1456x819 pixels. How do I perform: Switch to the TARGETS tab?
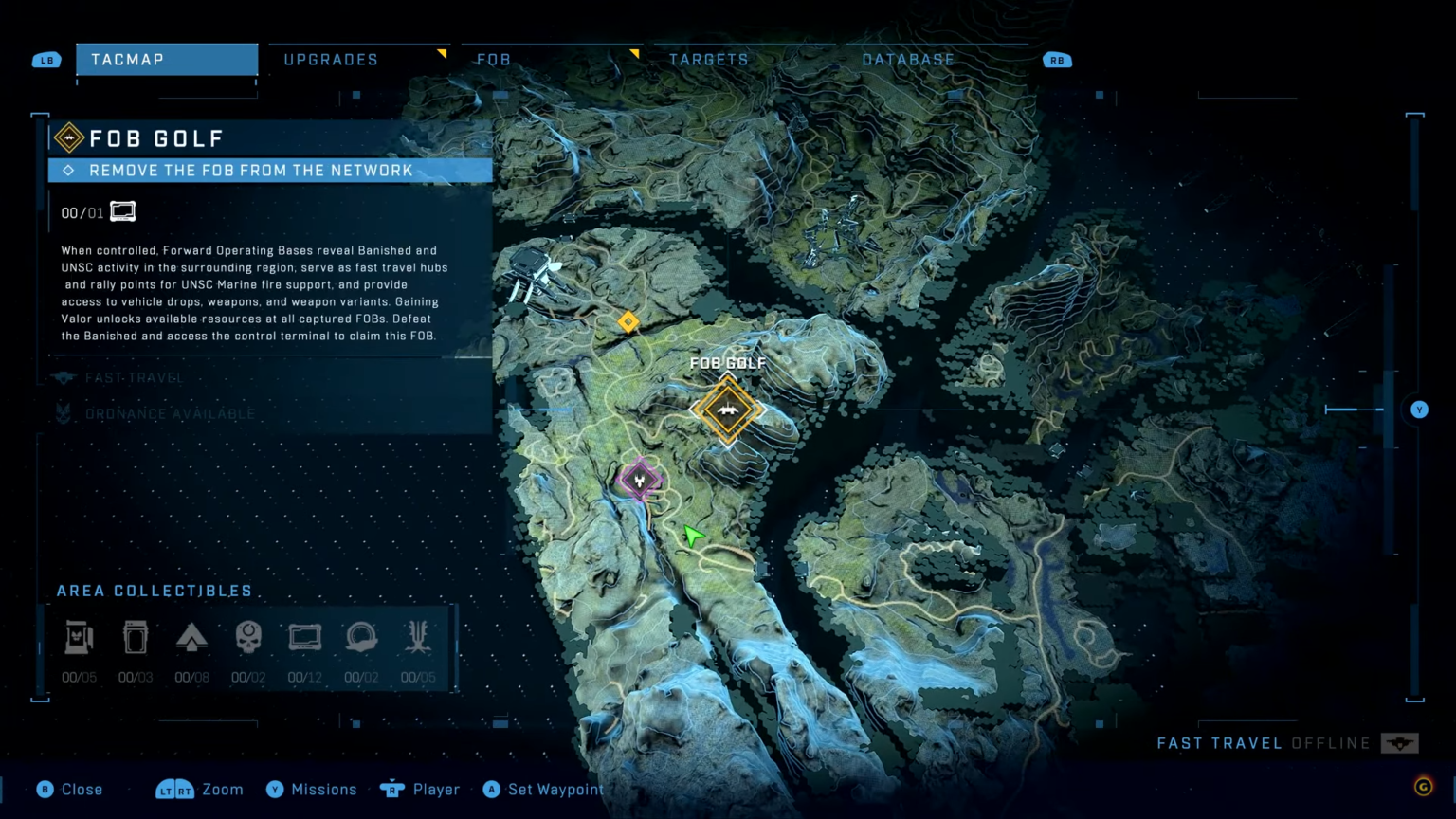click(x=709, y=59)
